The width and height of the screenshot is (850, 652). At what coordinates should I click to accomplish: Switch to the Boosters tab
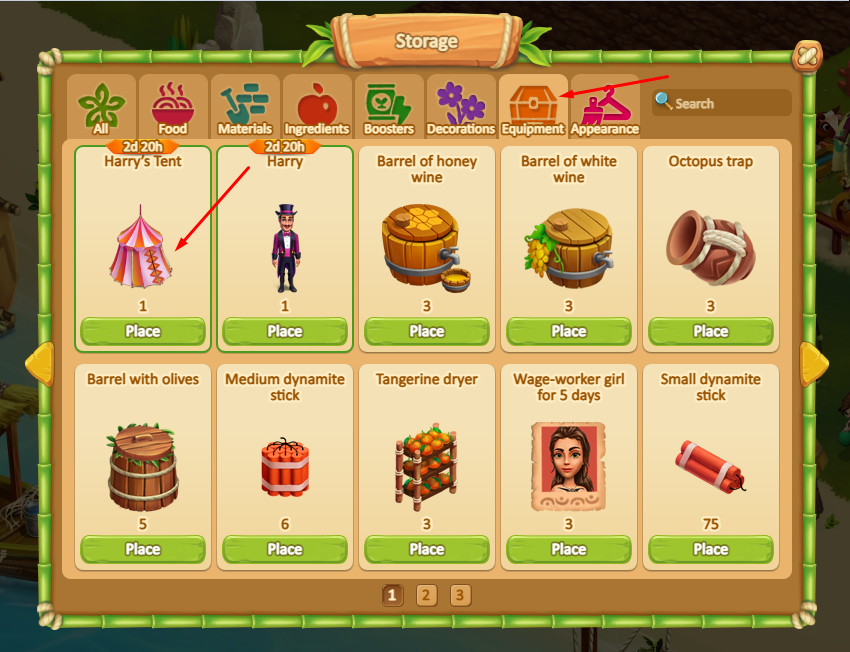click(388, 107)
